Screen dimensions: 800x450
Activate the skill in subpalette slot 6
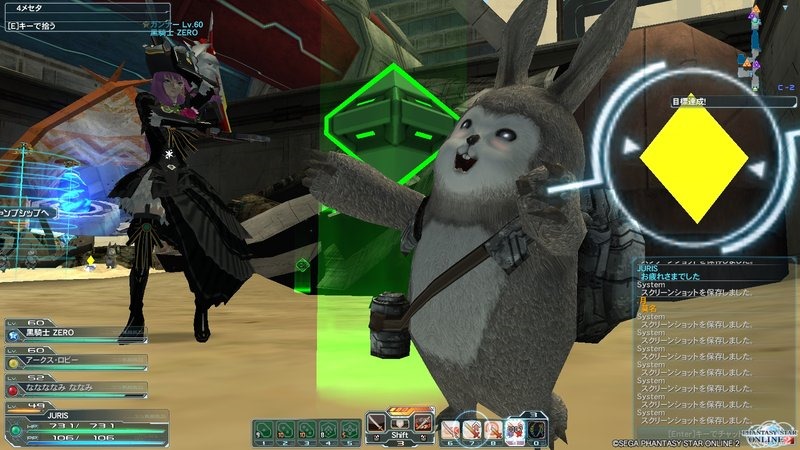(x=450, y=428)
